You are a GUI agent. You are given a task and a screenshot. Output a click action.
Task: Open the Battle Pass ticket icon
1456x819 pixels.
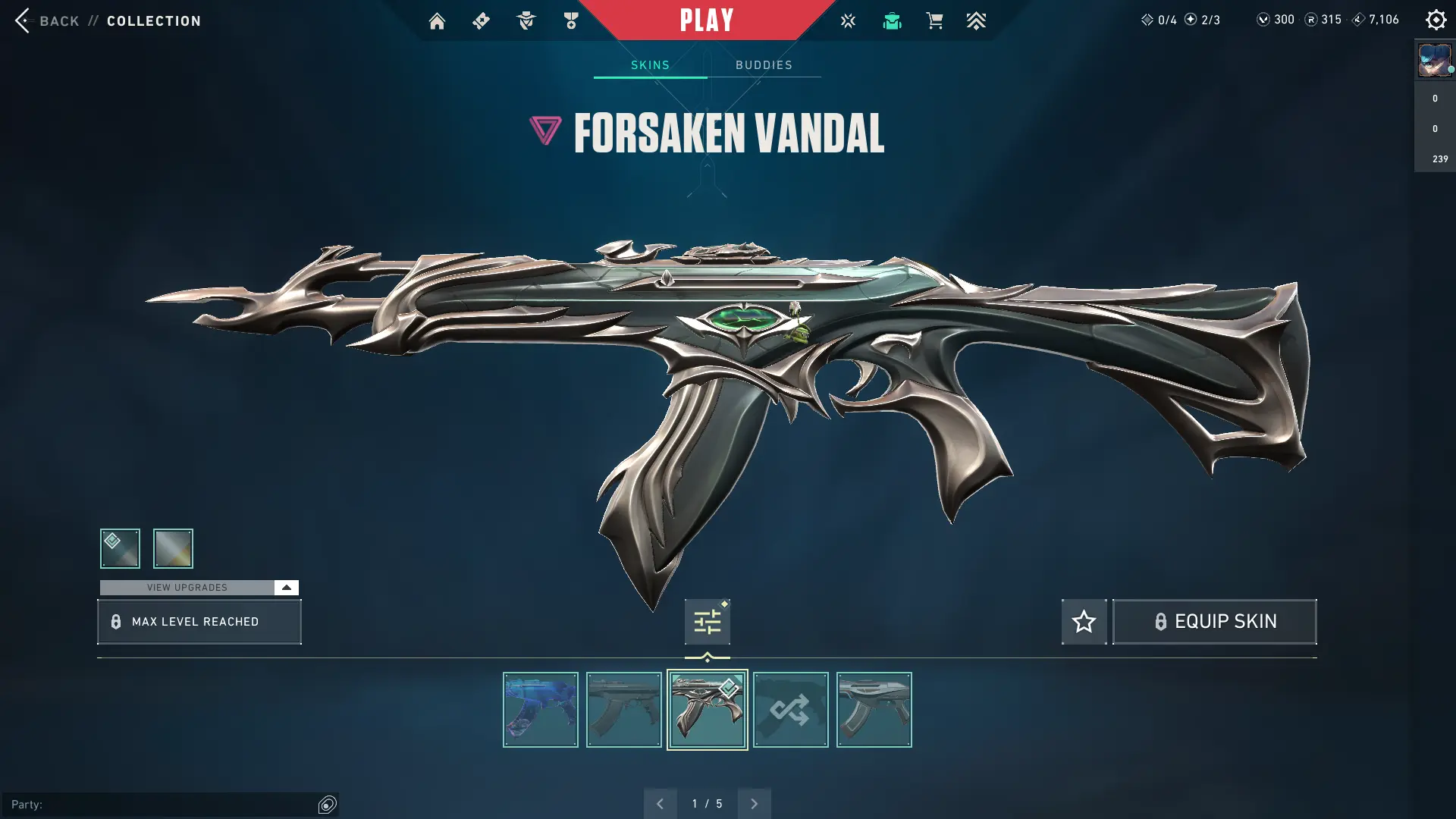[x=480, y=20]
